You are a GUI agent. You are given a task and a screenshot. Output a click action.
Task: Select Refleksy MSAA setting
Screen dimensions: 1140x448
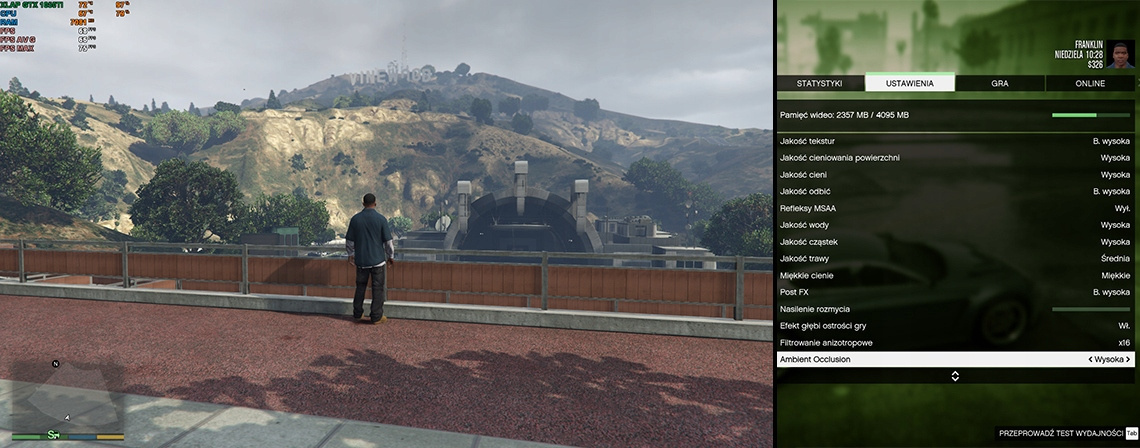pos(955,208)
